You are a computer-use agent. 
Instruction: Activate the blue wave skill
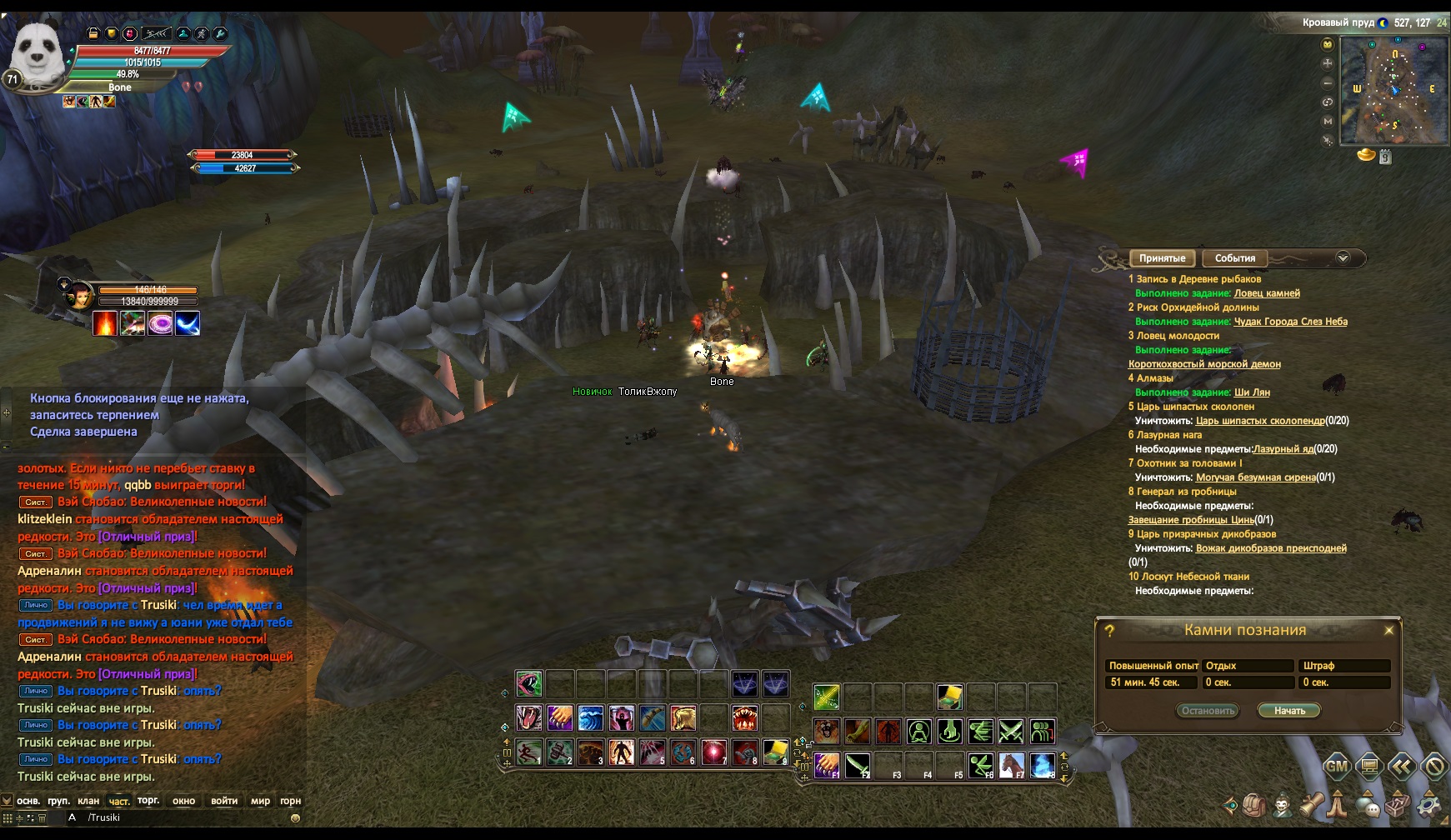(x=590, y=717)
